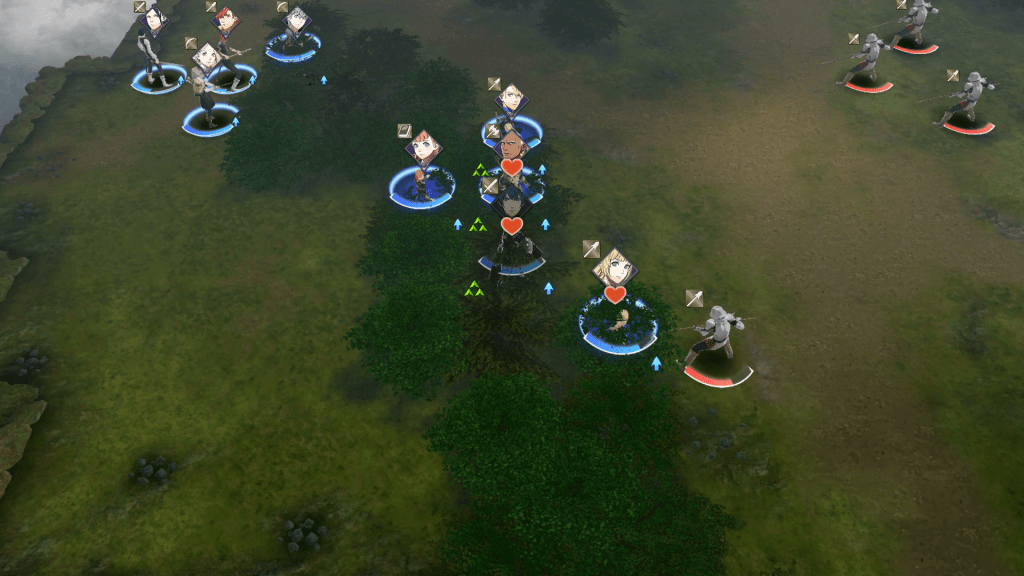Pick the blonde female lance unit portrait
The height and width of the screenshot is (576, 1024).
click(614, 266)
